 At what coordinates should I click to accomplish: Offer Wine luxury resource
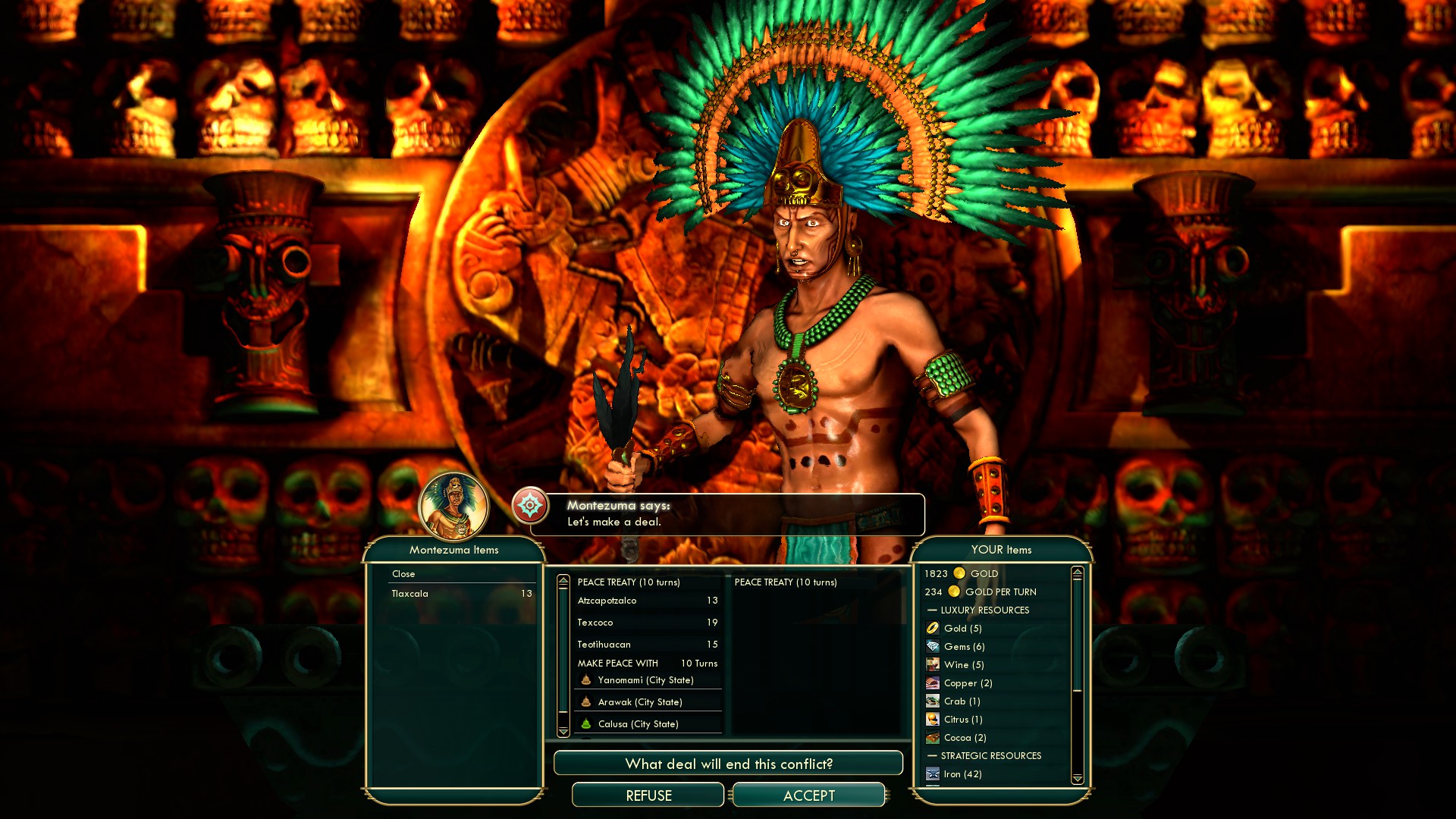pos(963,665)
